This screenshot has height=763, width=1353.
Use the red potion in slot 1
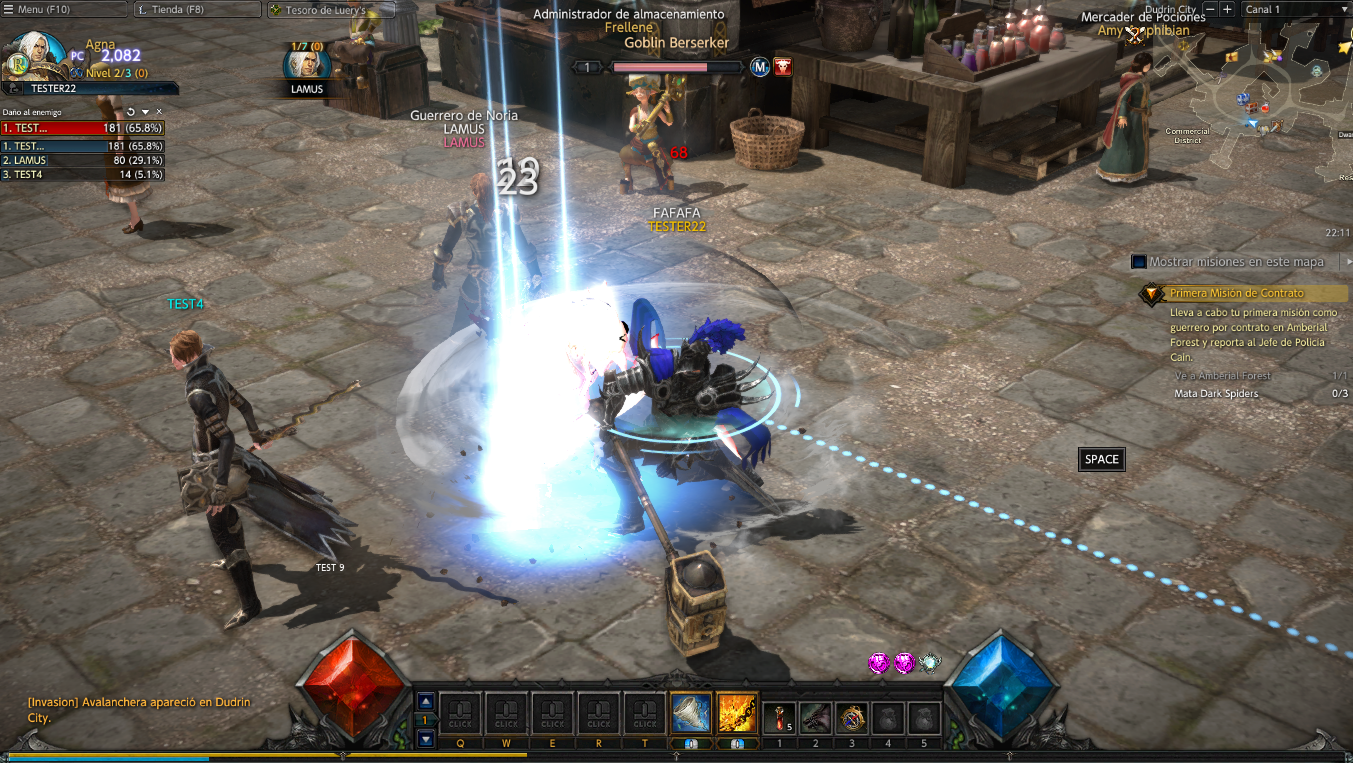coord(779,717)
